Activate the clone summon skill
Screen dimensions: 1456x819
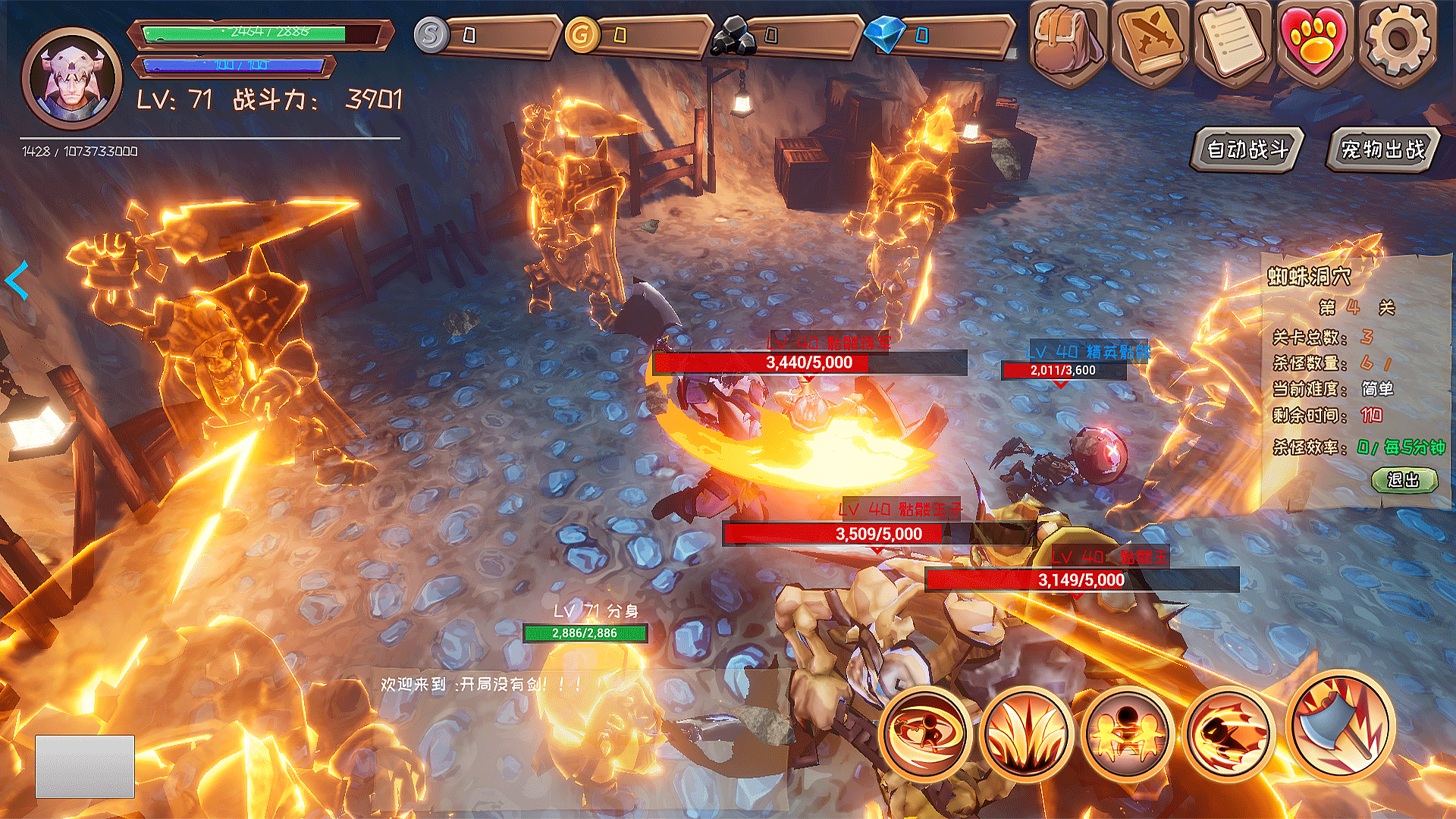[x=1128, y=733]
